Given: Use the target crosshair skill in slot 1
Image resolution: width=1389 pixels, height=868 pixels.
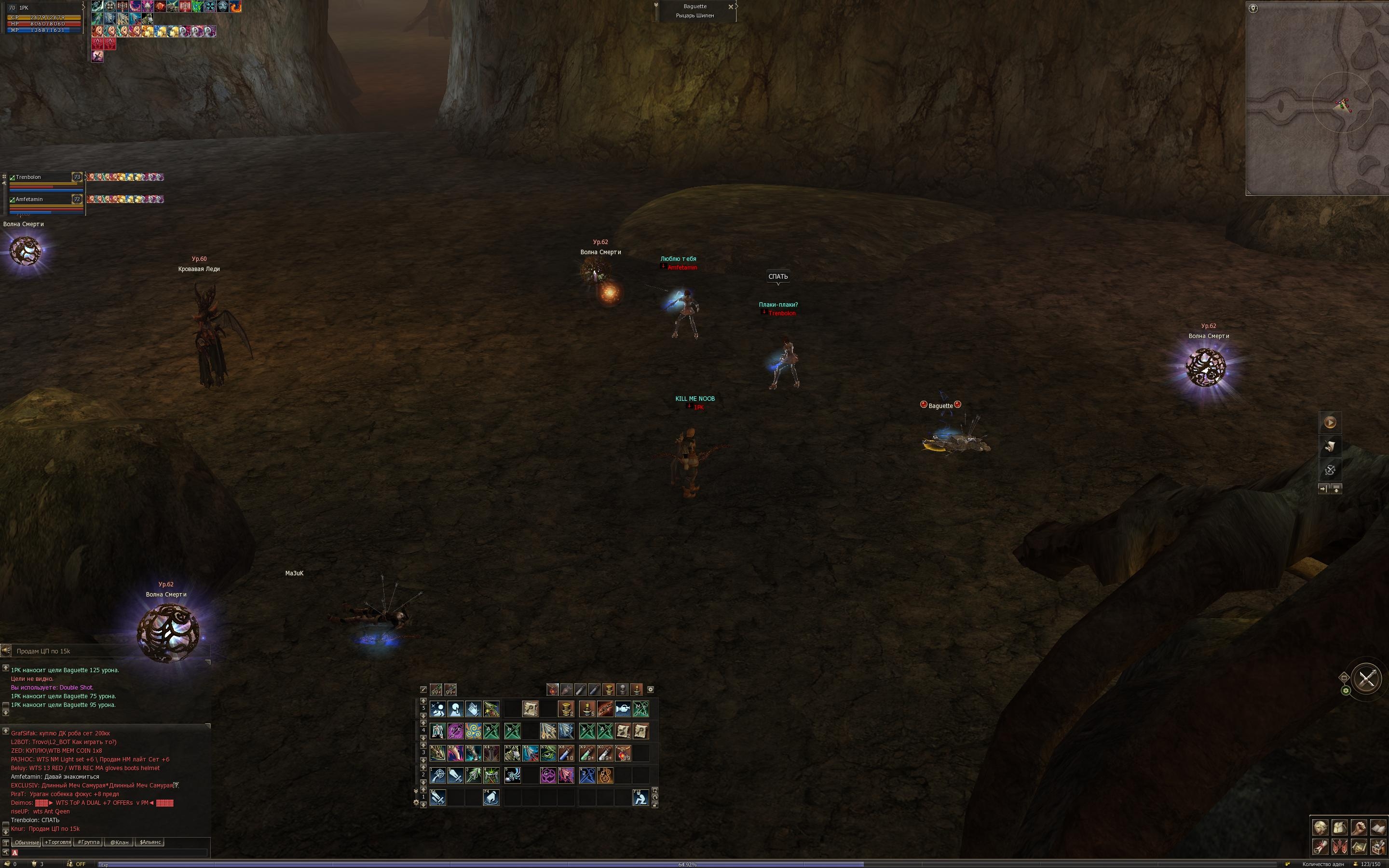Looking at the screenshot, I should (x=437, y=775).
